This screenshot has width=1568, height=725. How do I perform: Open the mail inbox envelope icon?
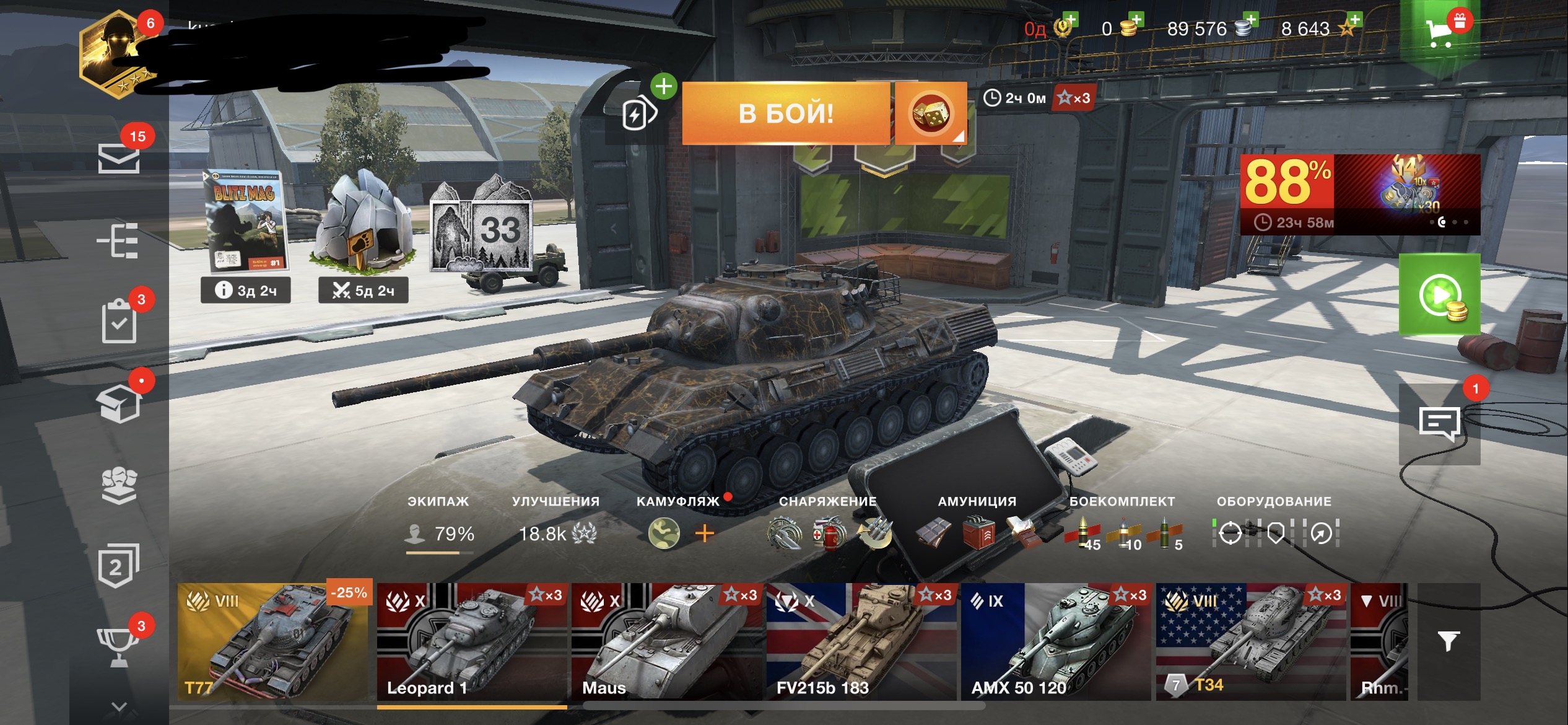[x=118, y=158]
